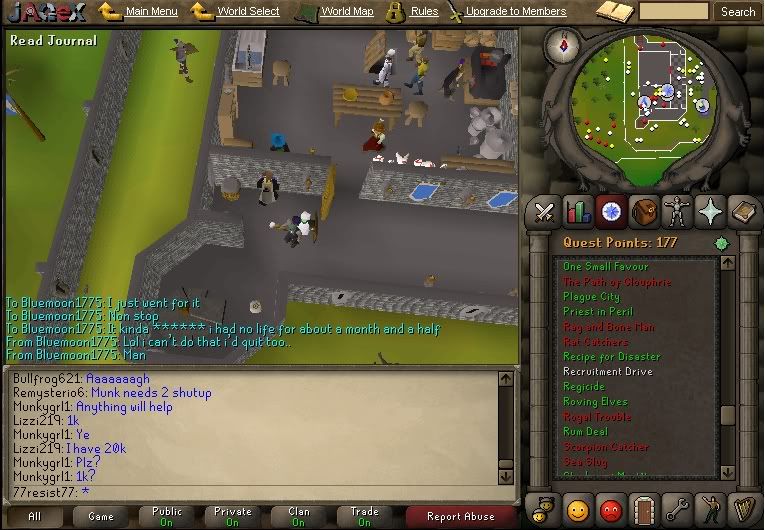View the Rules page

[424, 12]
